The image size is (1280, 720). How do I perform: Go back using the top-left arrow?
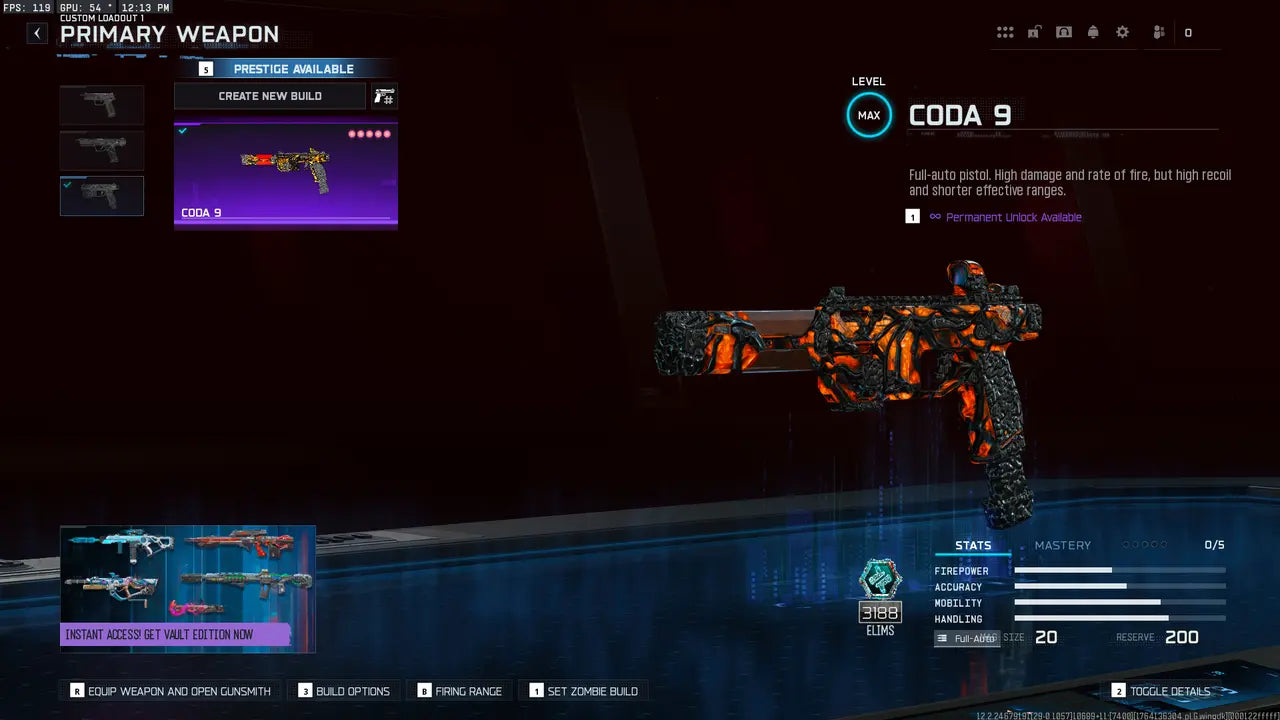(x=37, y=33)
